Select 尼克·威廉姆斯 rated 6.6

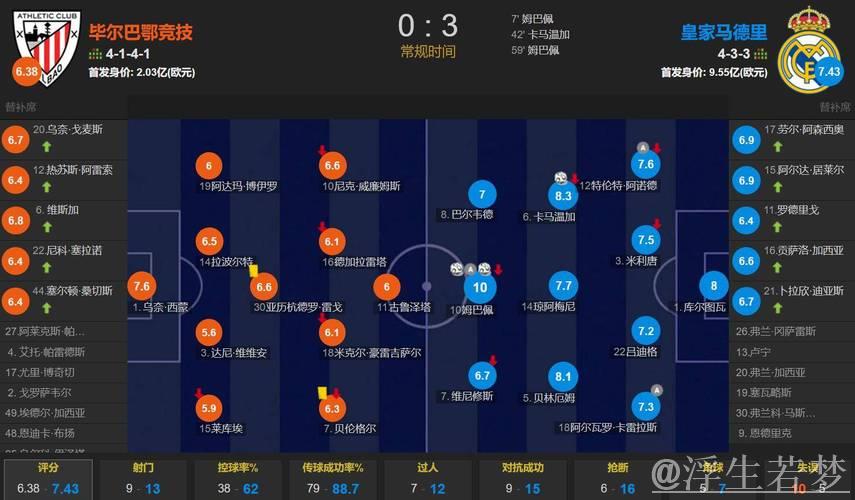click(x=333, y=166)
